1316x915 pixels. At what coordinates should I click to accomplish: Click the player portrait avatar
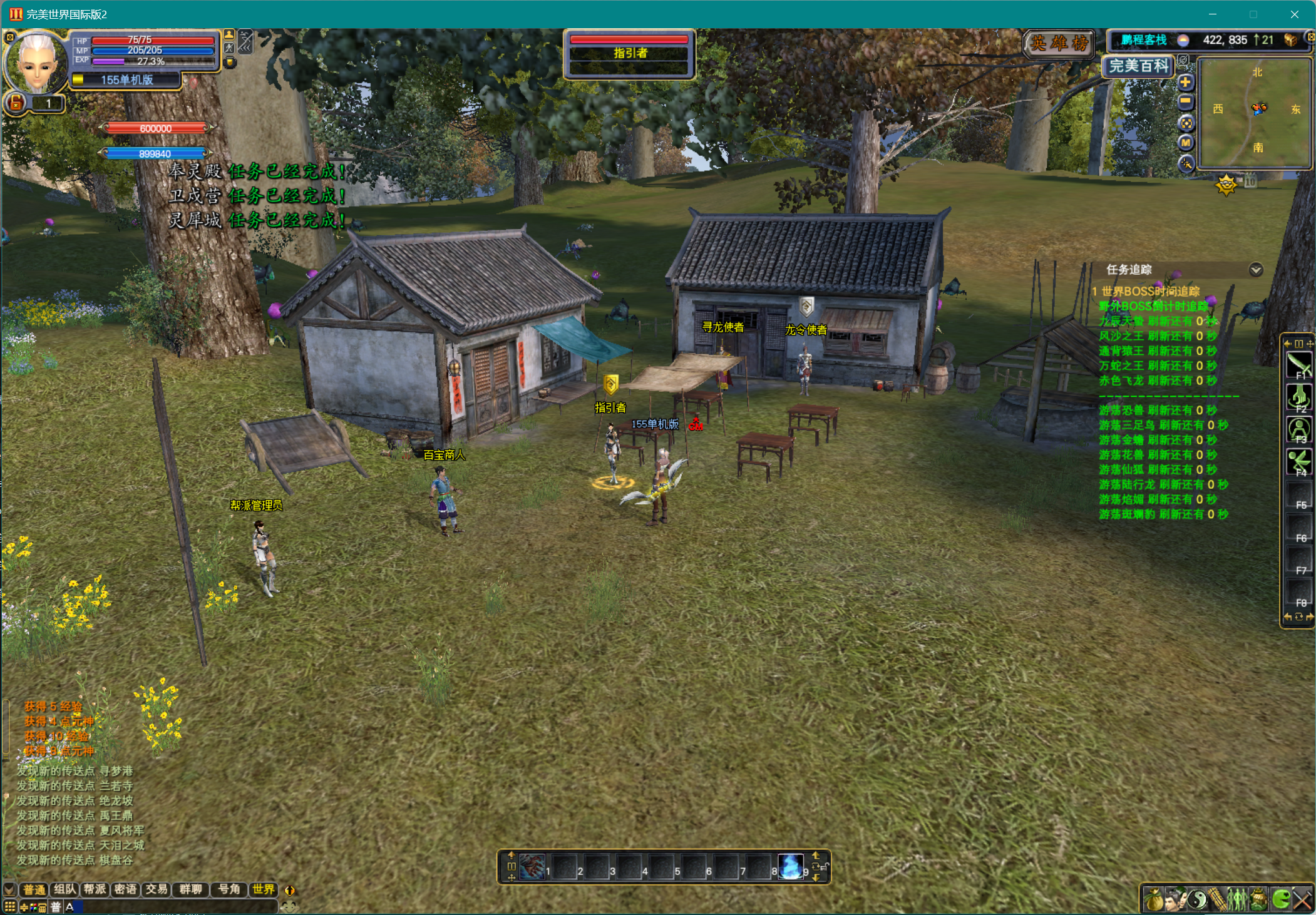tap(36, 63)
